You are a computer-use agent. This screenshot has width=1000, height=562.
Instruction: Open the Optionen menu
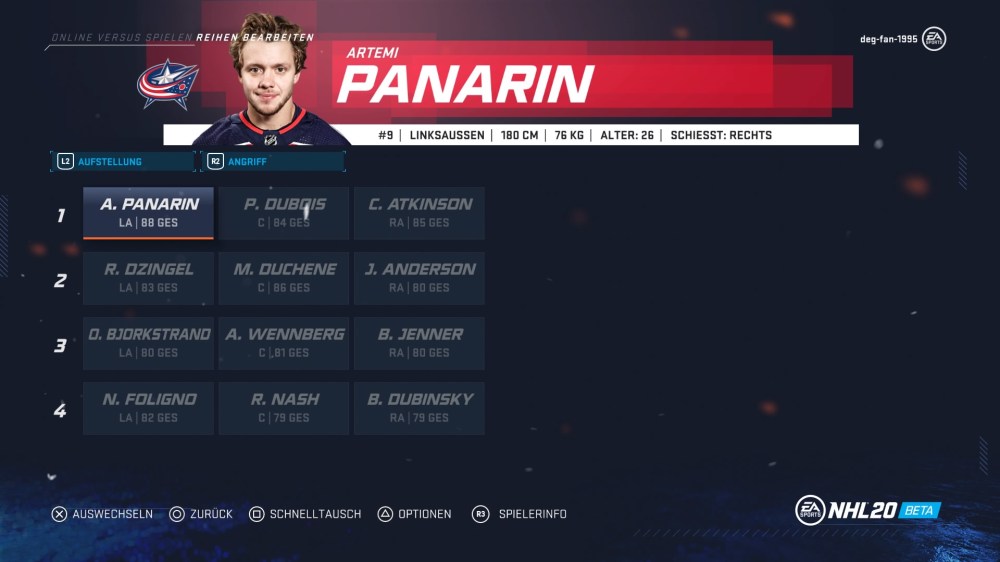coord(414,514)
